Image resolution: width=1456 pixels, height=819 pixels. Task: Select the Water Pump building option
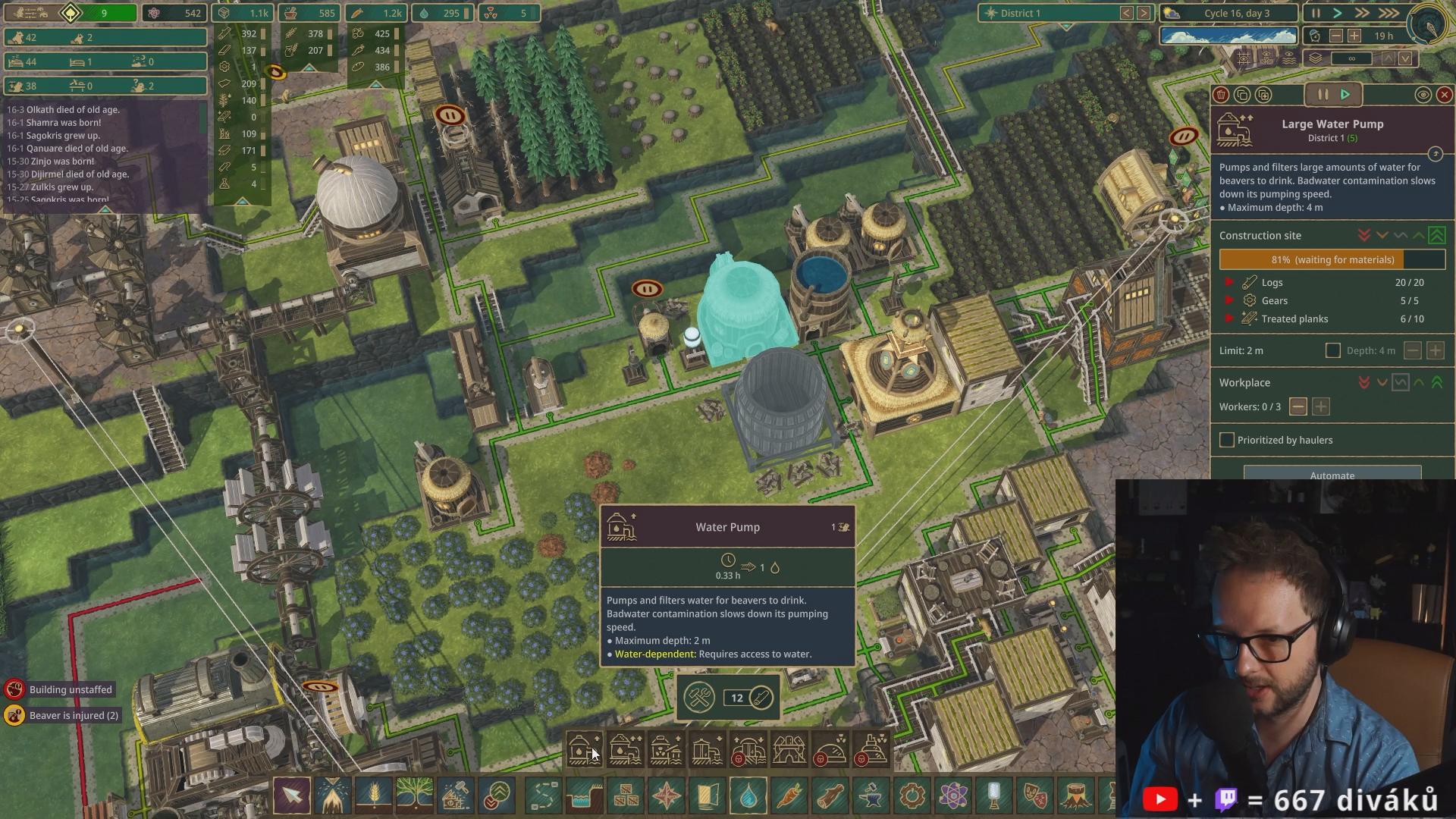point(584,749)
